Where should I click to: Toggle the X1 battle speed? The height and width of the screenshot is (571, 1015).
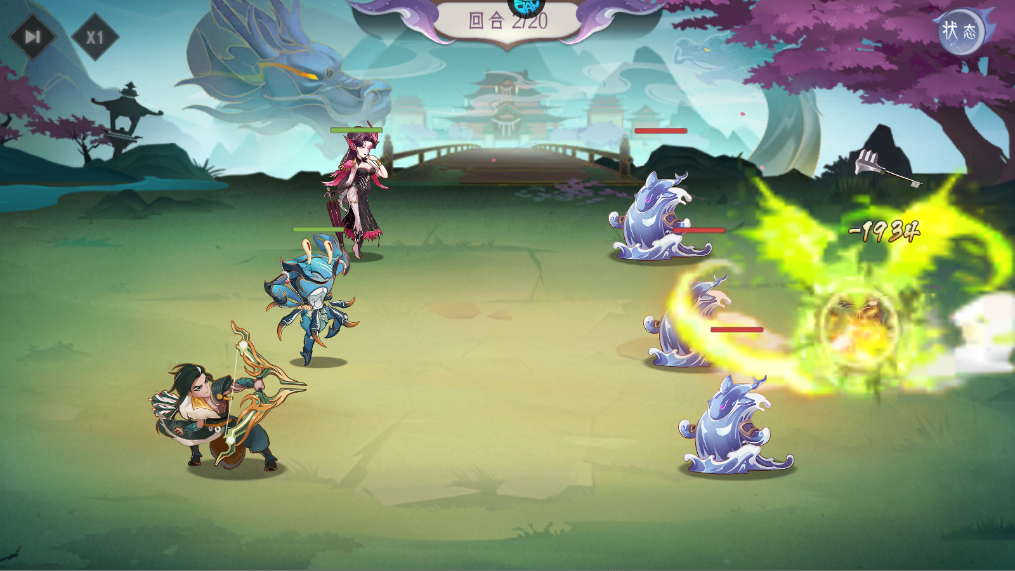pos(95,38)
